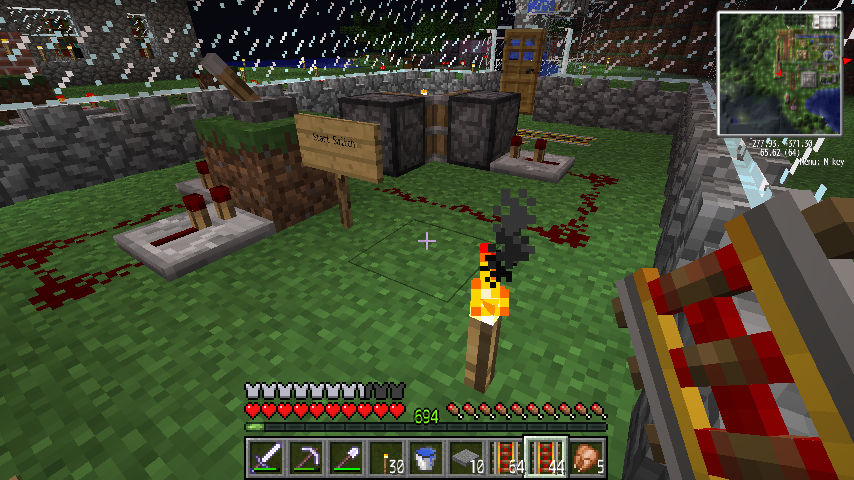Click the highlighted 44 powered rails slot

(546, 458)
